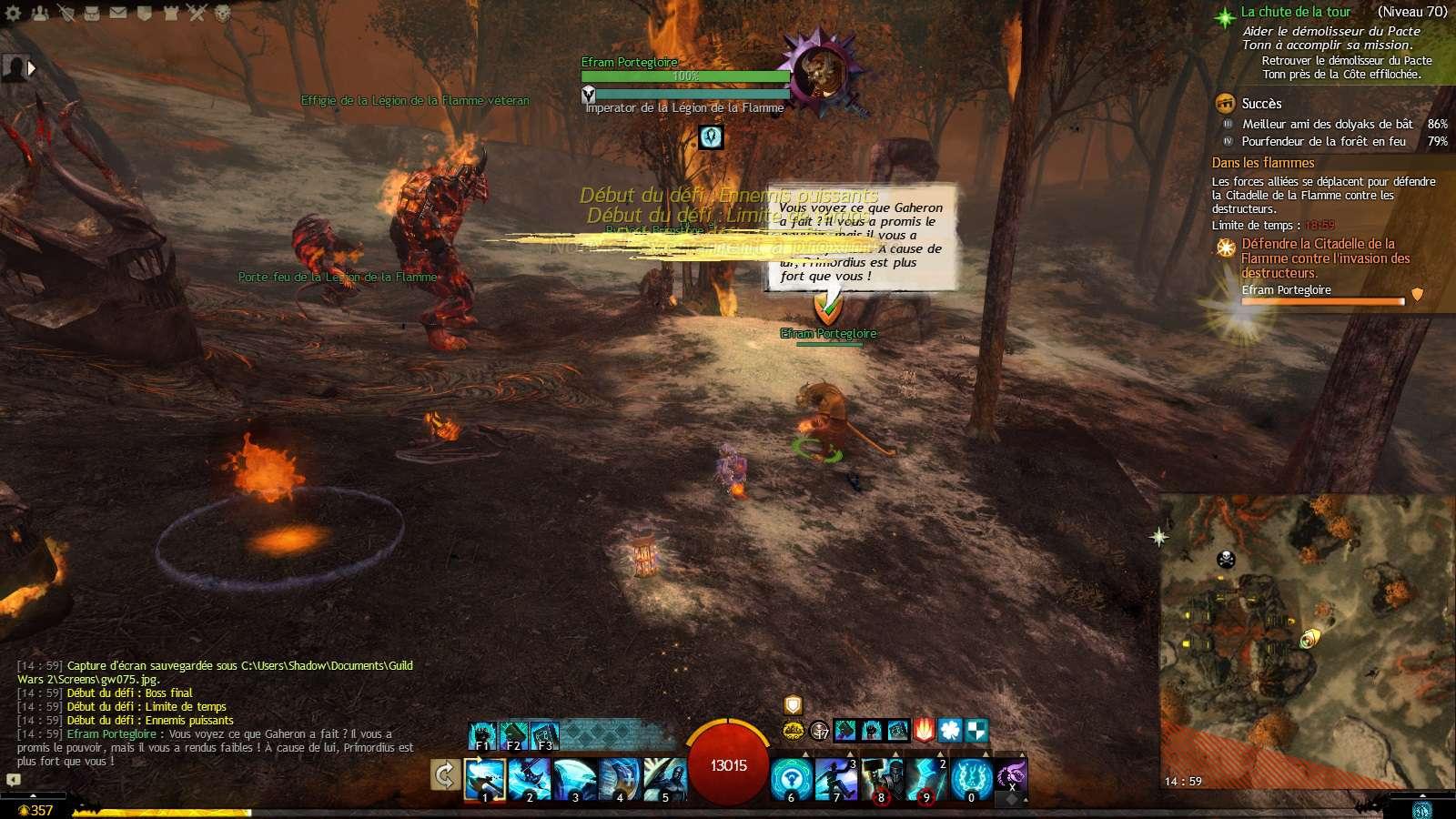1456x819 pixels.
Task: Use the healing skill in slot 6
Action: [792, 780]
